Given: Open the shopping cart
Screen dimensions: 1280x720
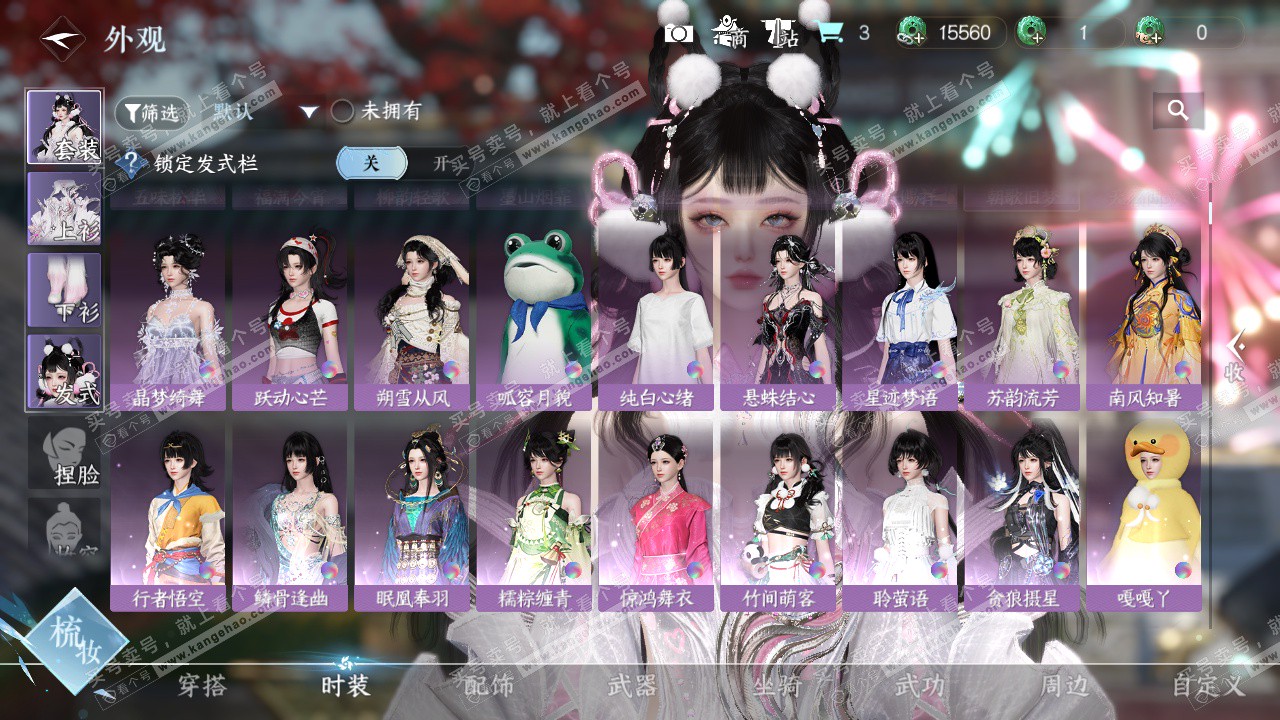Looking at the screenshot, I should (829, 33).
